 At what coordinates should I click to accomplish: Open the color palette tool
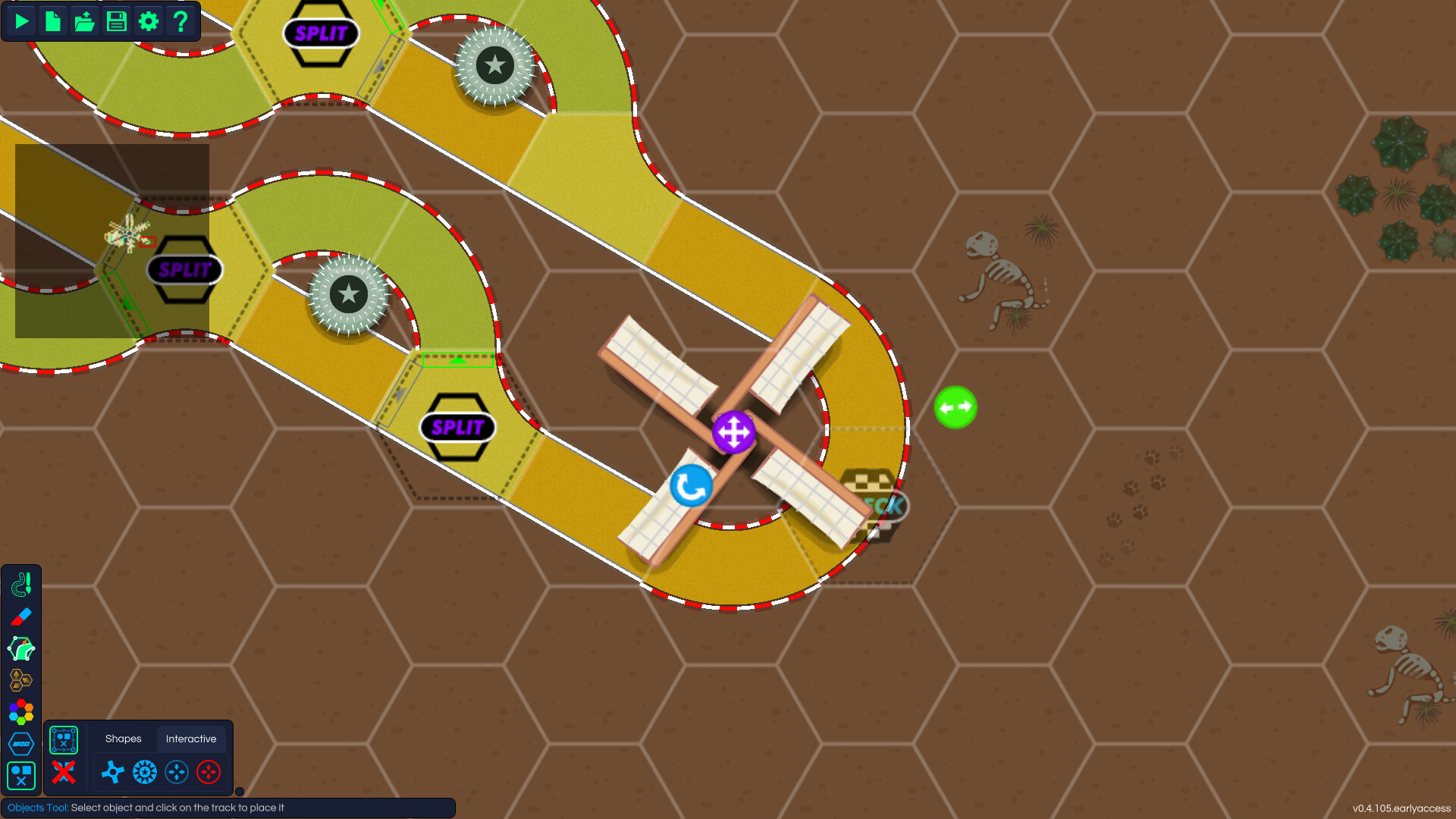click(x=20, y=711)
